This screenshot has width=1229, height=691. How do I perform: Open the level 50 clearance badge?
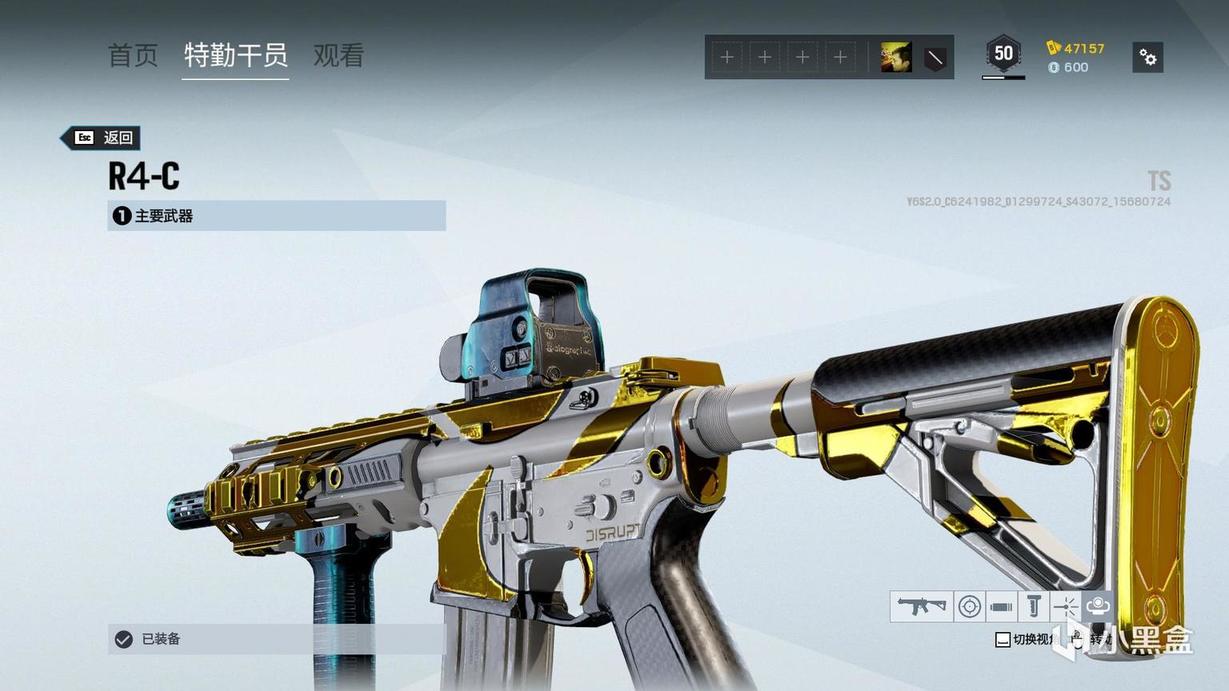point(1003,54)
